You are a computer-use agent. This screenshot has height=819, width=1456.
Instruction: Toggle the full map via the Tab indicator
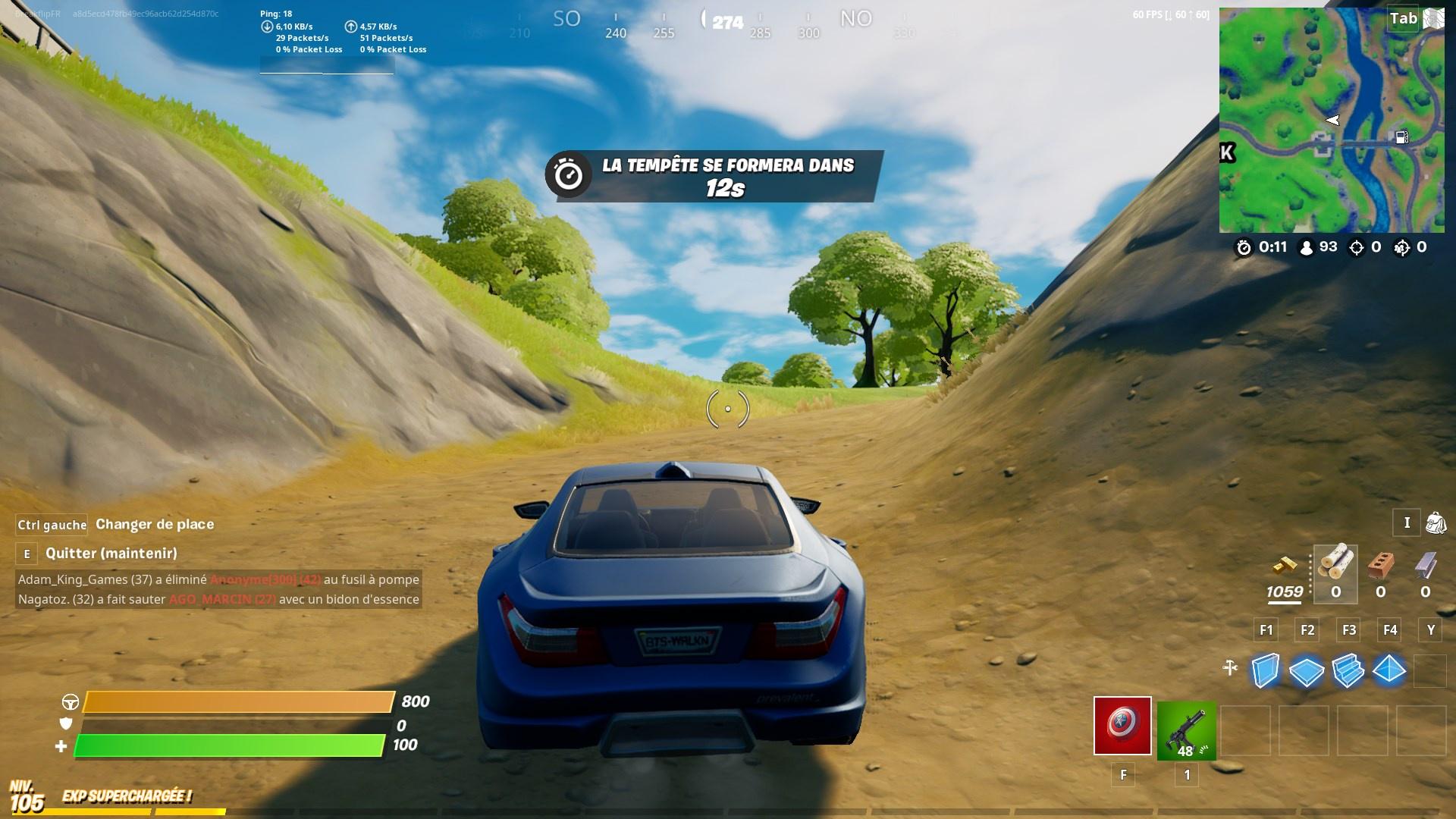1404,19
